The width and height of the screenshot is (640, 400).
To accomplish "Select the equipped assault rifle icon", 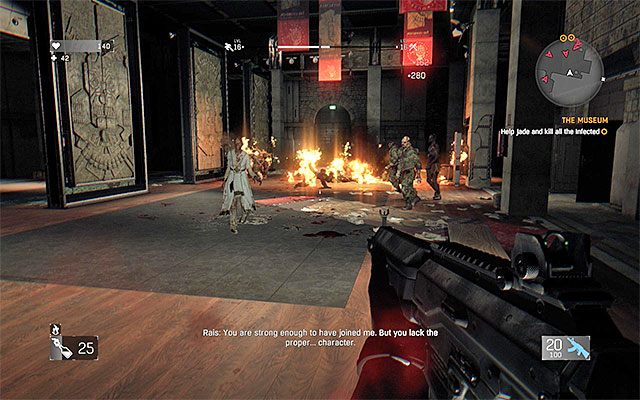I will click(x=578, y=347).
